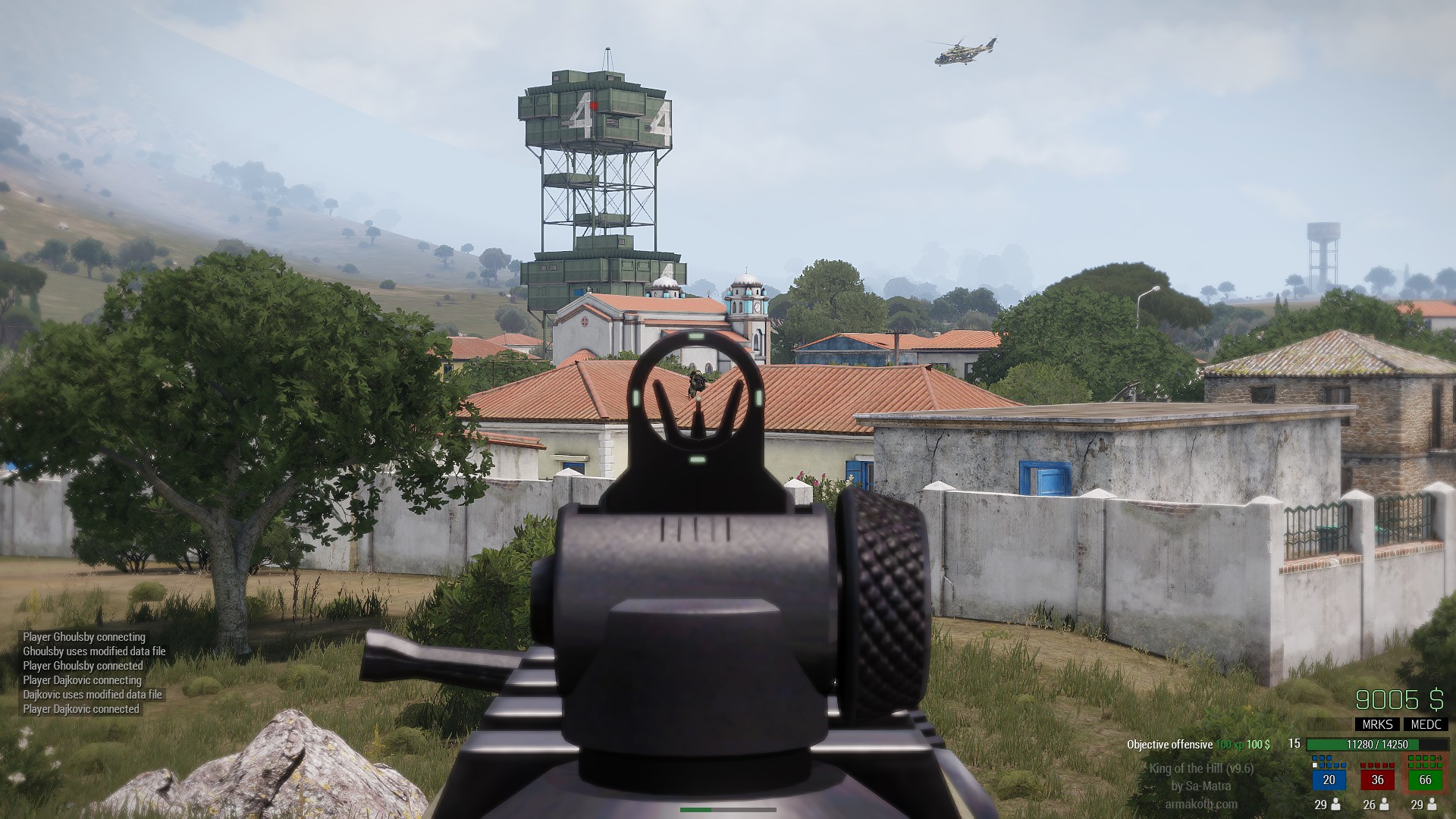Select the MRKS perk badge

pos(1377,724)
